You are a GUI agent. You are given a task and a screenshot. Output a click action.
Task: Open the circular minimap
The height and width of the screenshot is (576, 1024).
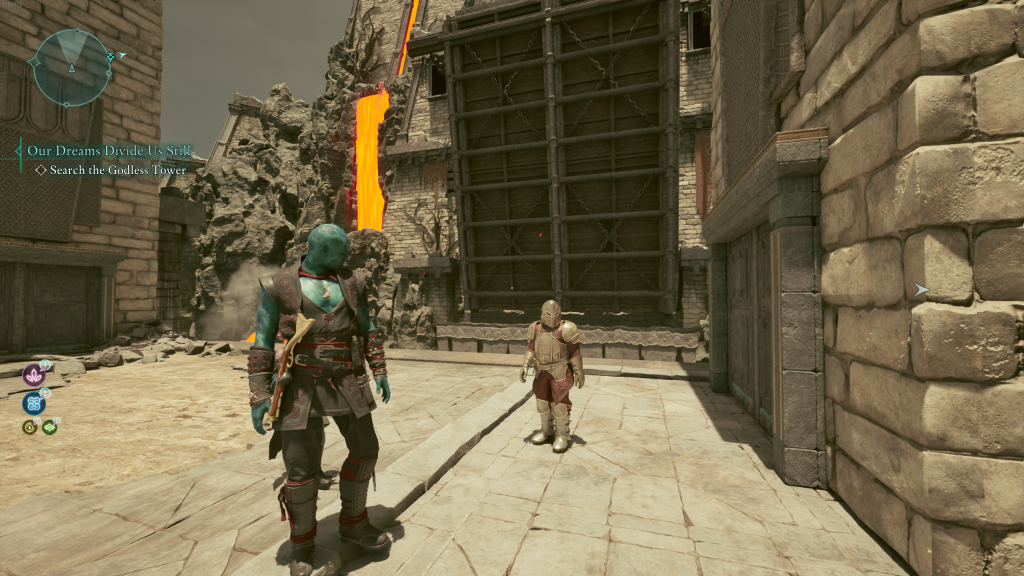coord(71,67)
